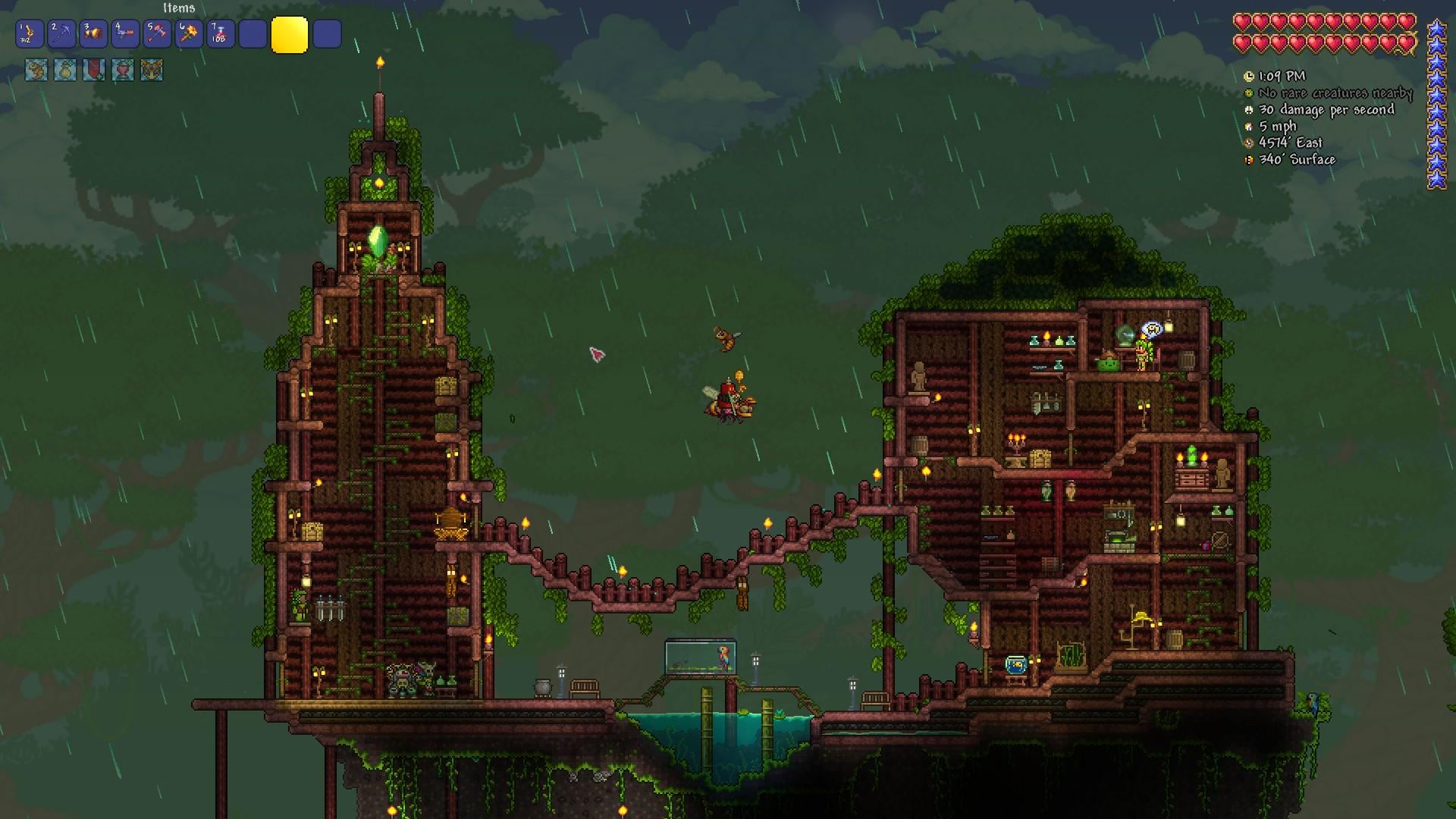Pick the red hammer in hotbar slot 5
Viewport: 1456px width, 819px height.
click(x=157, y=34)
